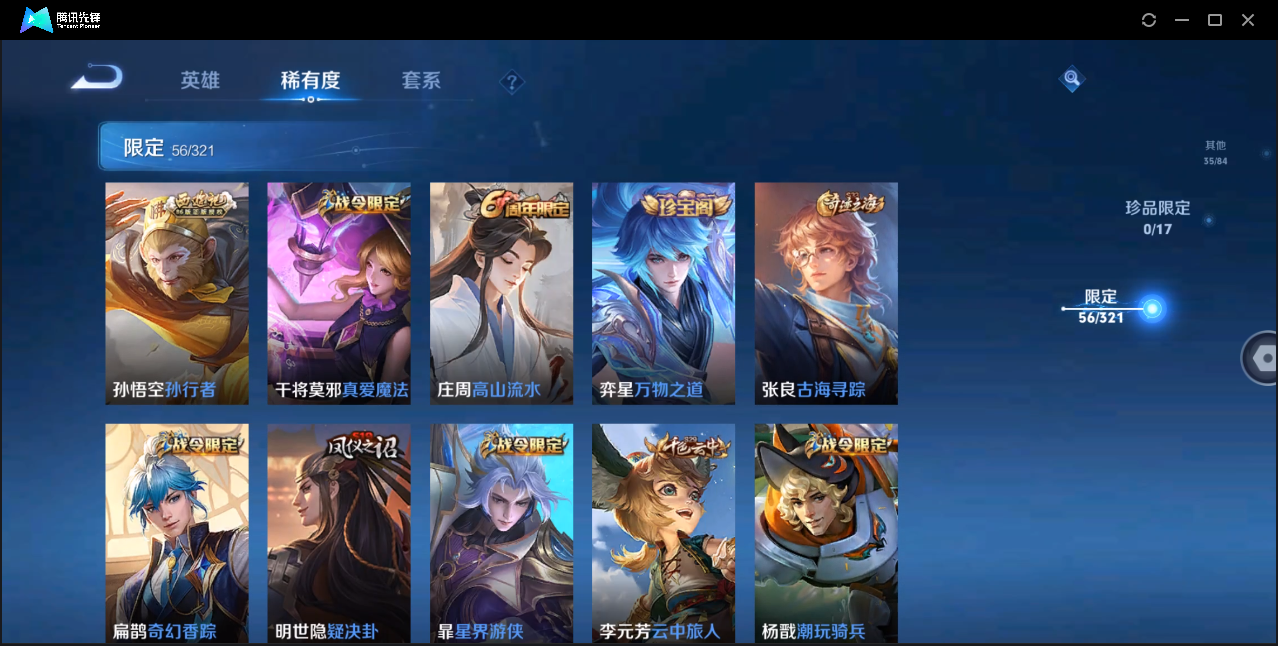
Task: Open the 孙悟空 孙行者 skin card
Action: point(177,293)
